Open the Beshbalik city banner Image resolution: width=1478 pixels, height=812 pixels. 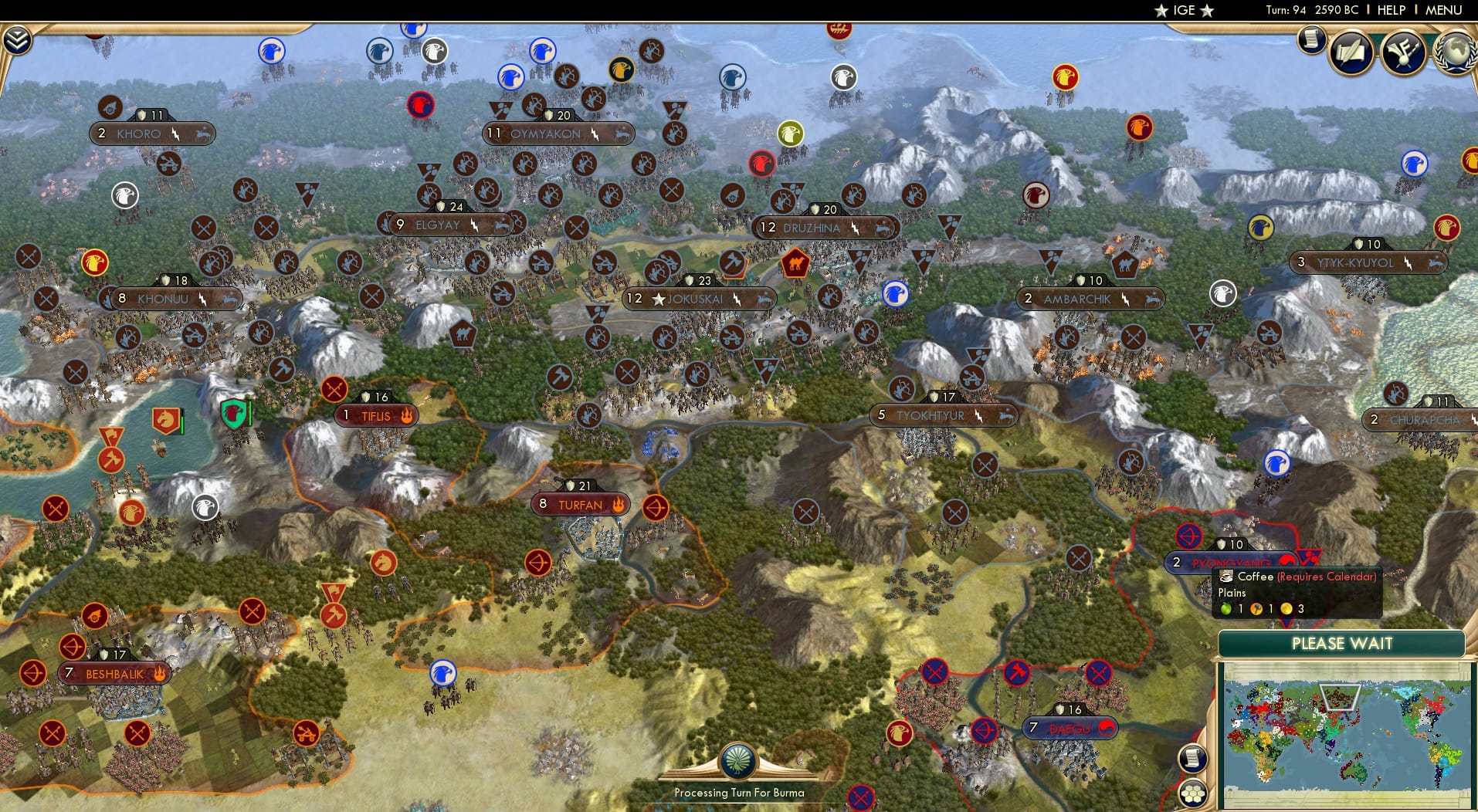(113, 673)
